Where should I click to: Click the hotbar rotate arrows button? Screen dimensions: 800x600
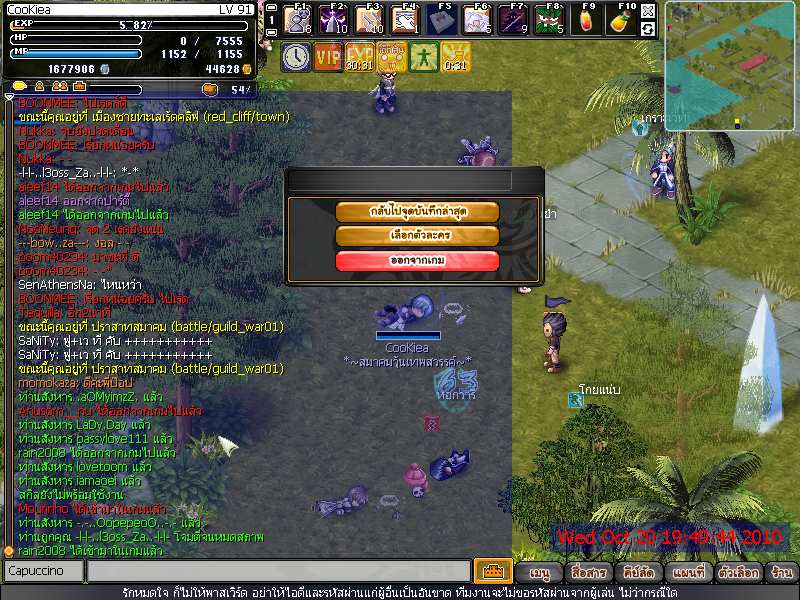coord(648,29)
